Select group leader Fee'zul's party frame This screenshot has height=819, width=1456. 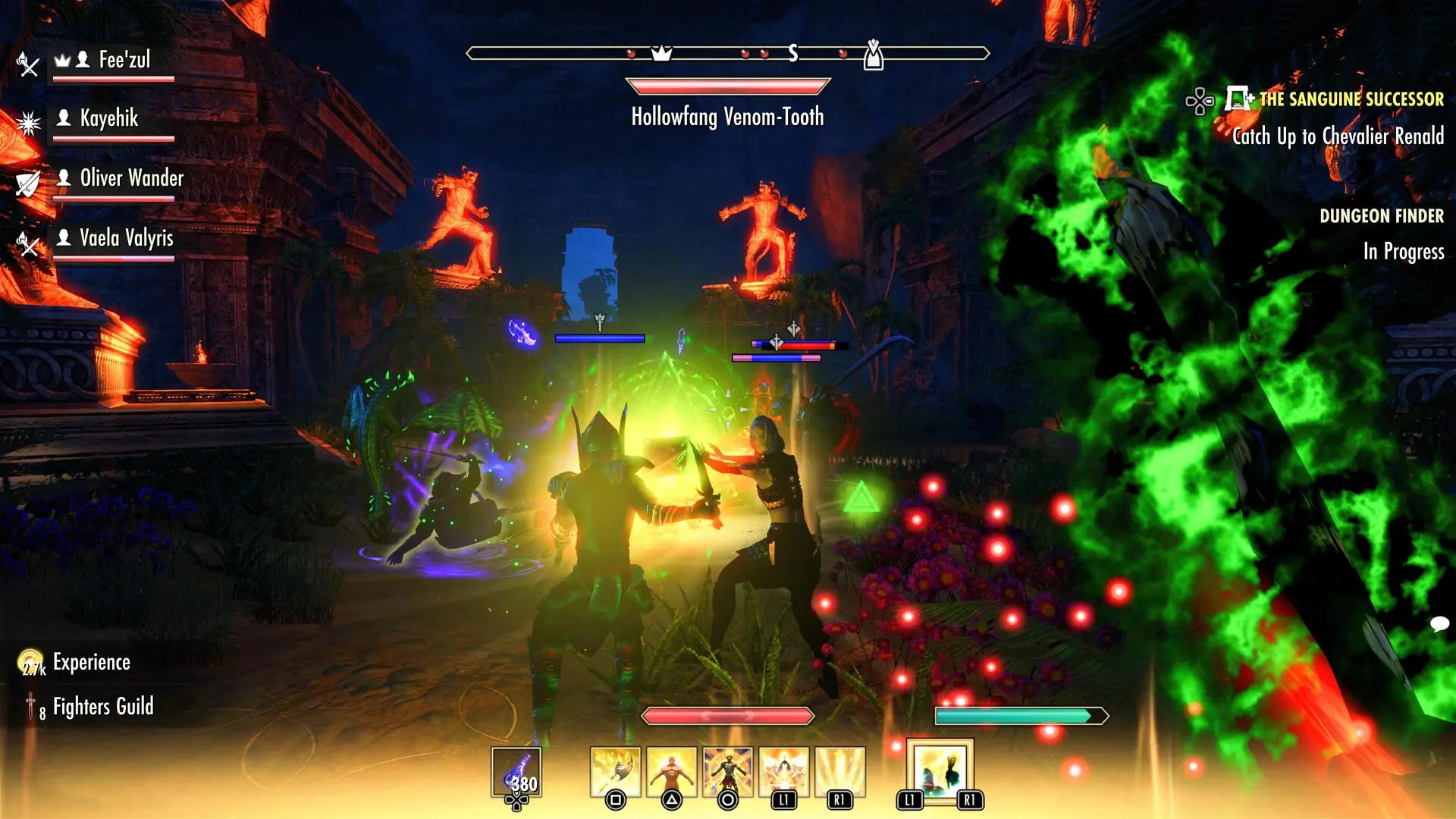114,61
